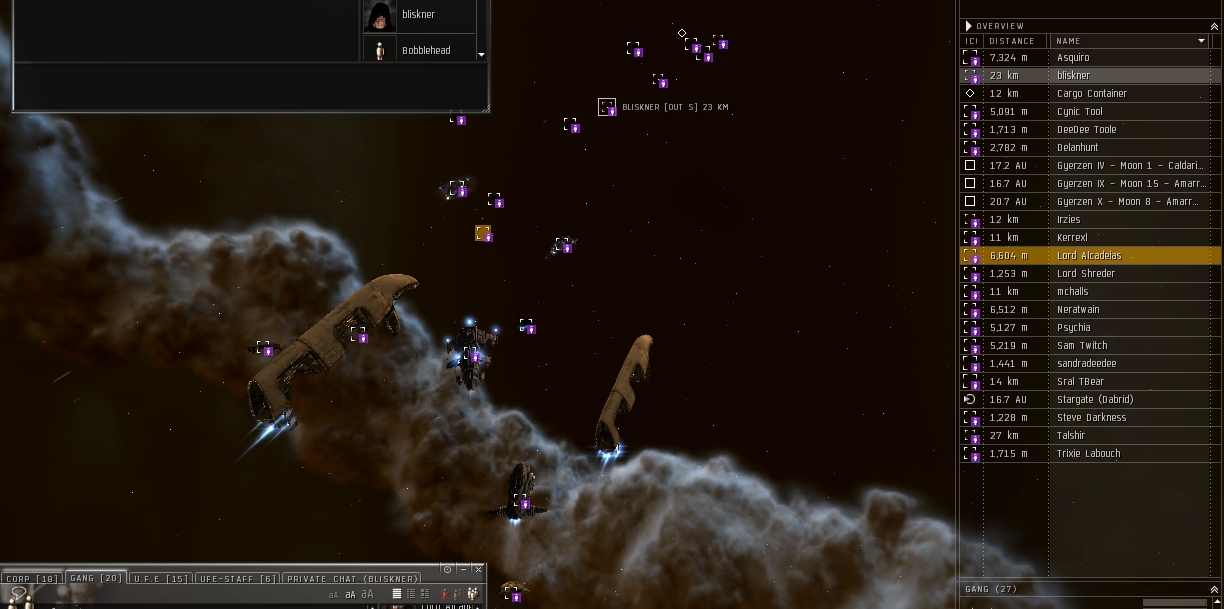Select Stargate (Dabrid) in overview
This screenshot has height=609, width=1224.
pos(1095,400)
